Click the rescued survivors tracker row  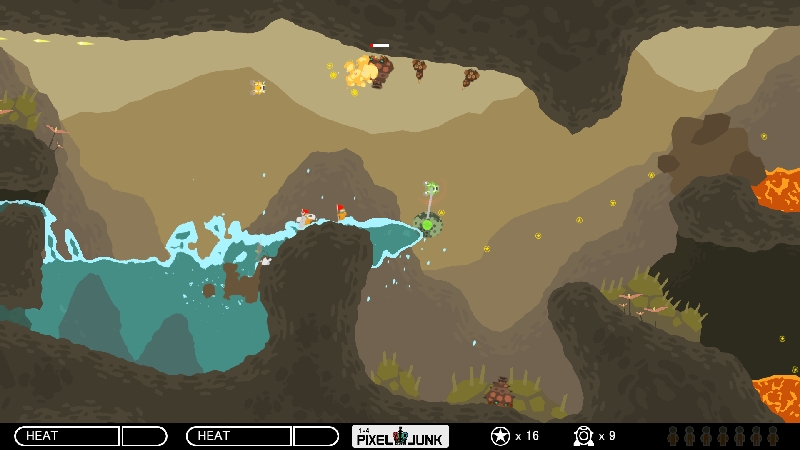(x=722, y=436)
